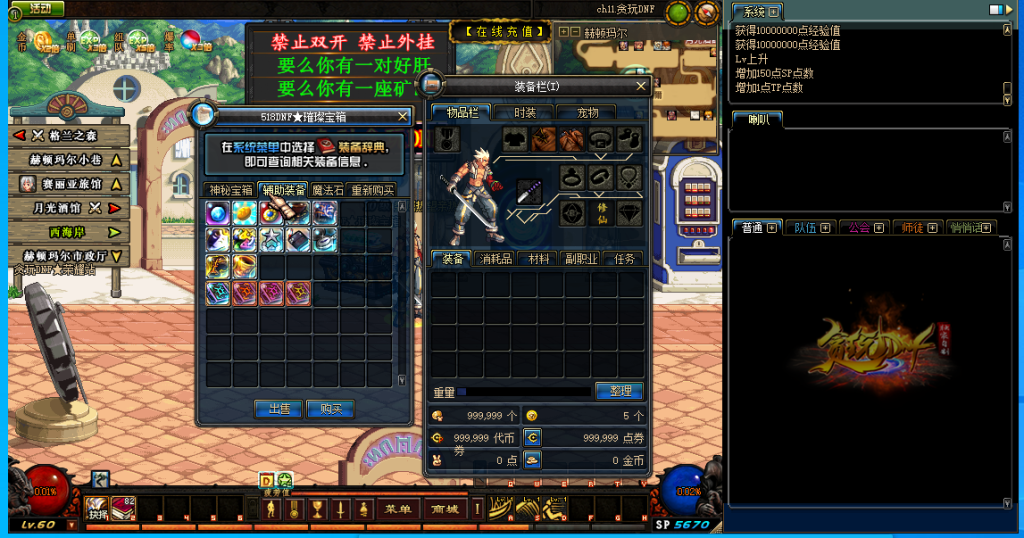Open the 魔法石 shop tab
The image size is (1024, 538).
tap(328, 190)
